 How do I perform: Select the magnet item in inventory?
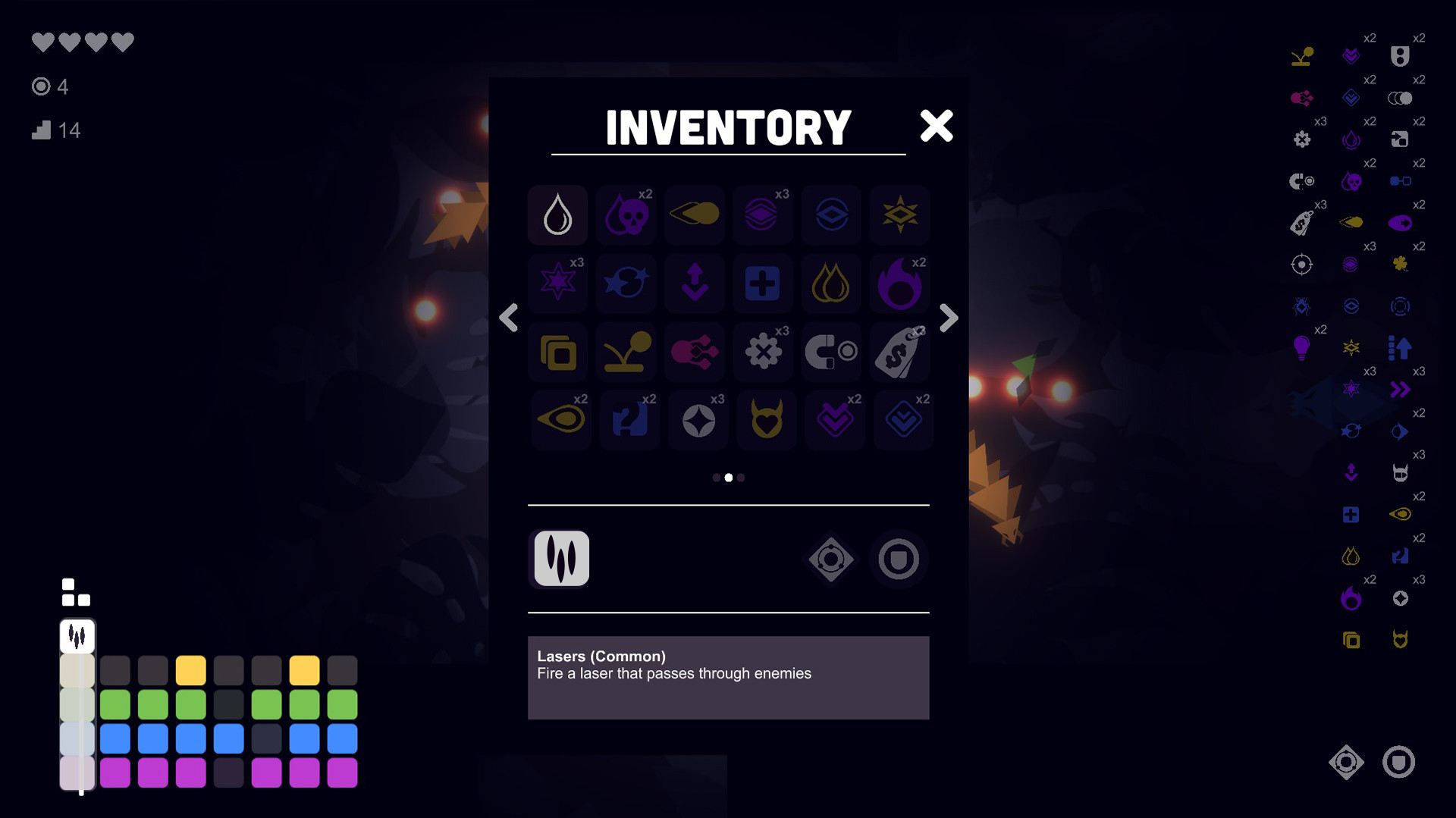tap(830, 352)
